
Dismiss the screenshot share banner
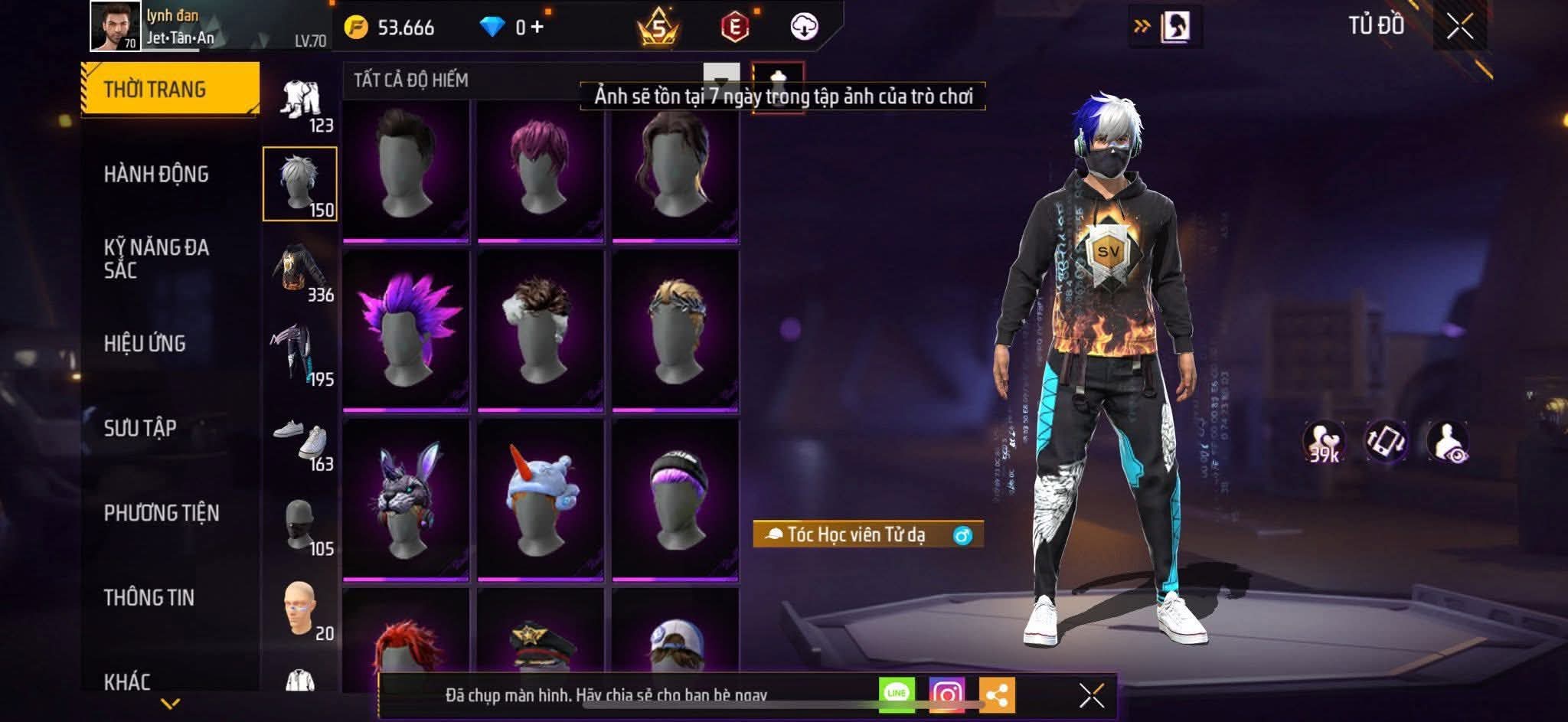point(1091,695)
